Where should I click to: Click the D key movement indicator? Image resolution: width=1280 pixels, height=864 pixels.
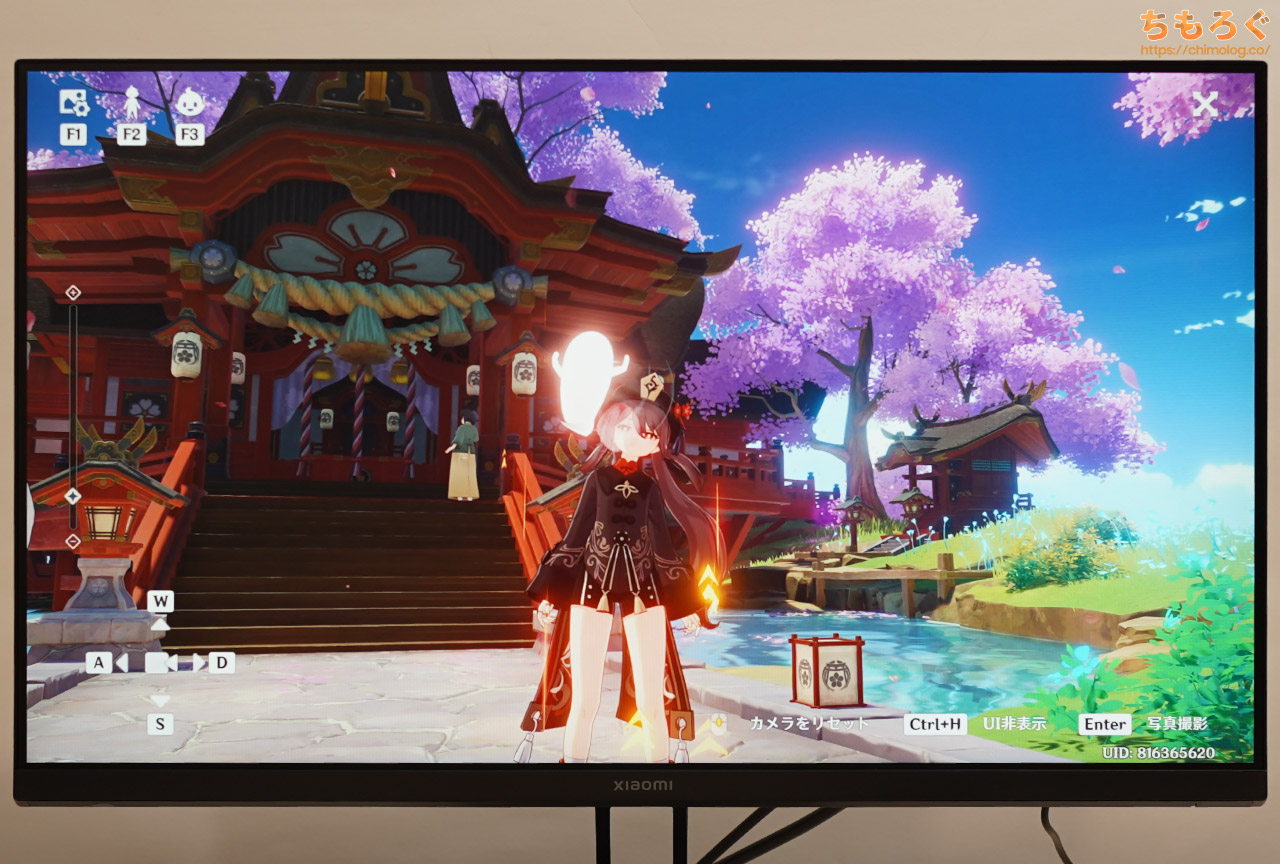point(221,662)
